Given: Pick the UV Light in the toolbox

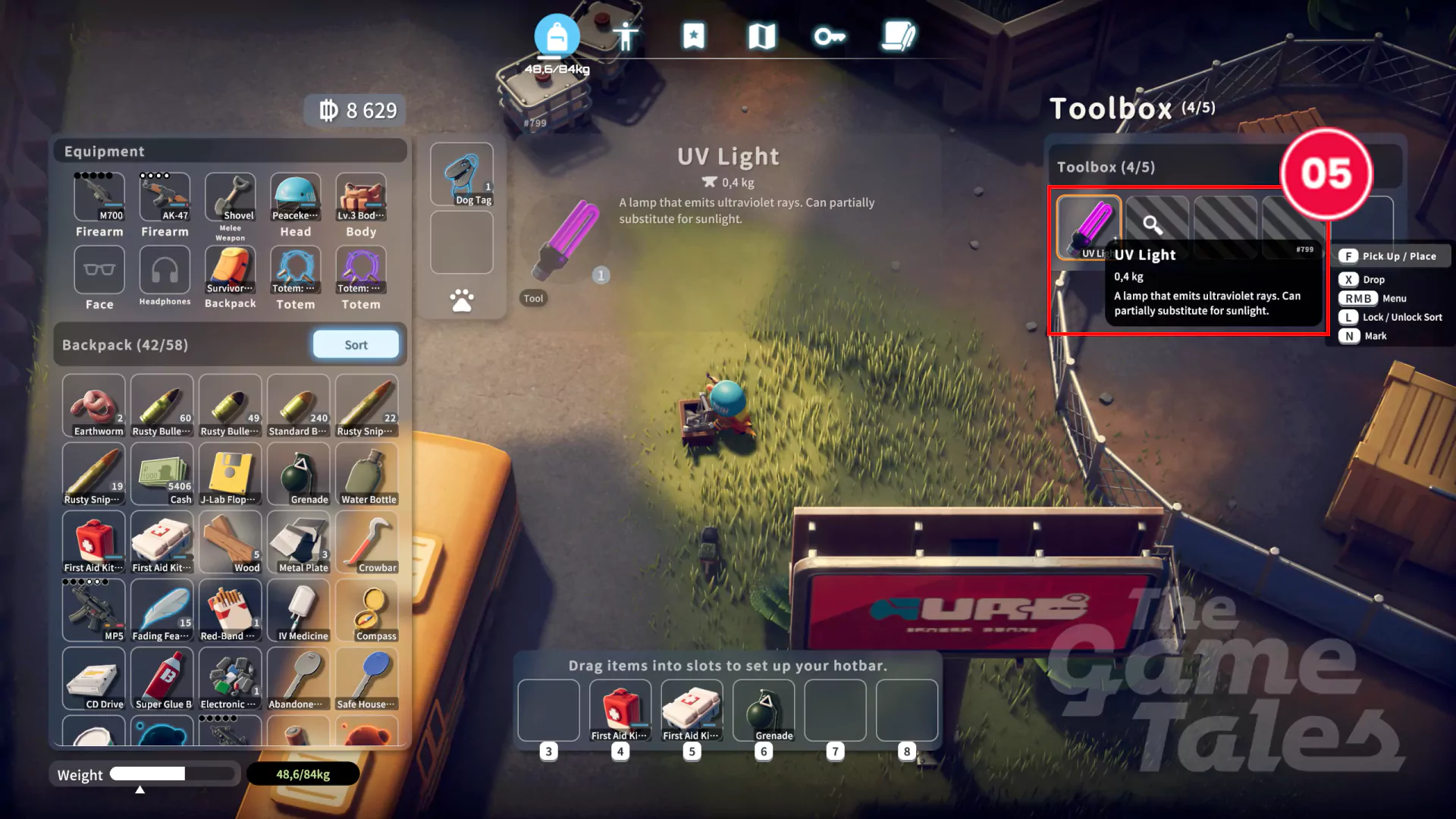Looking at the screenshot, I should (1088, 227).
